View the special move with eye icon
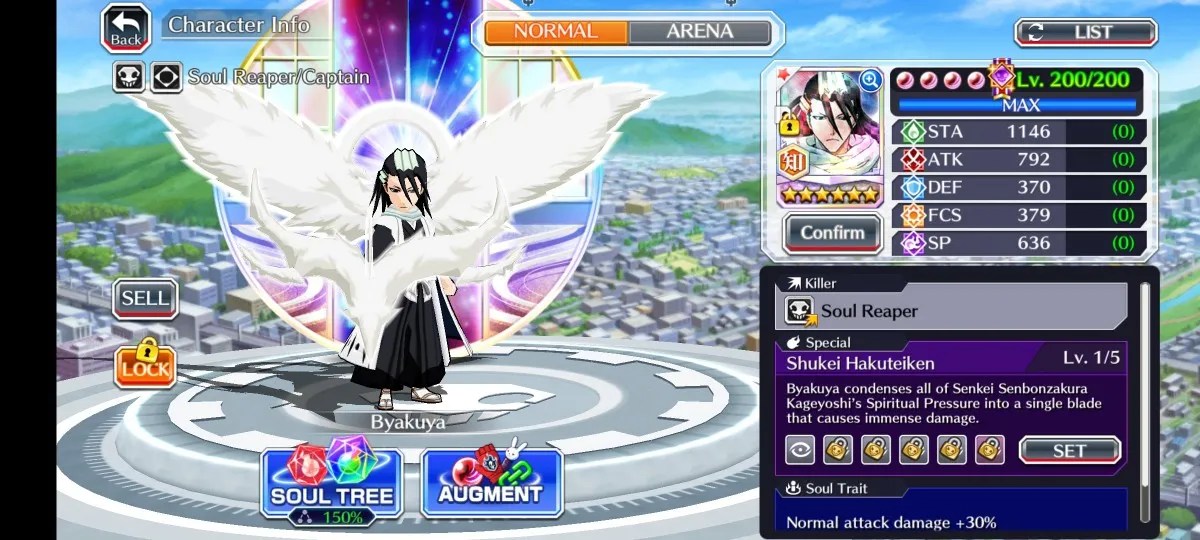Screen dimensions: 1200x540 (800, 451)
